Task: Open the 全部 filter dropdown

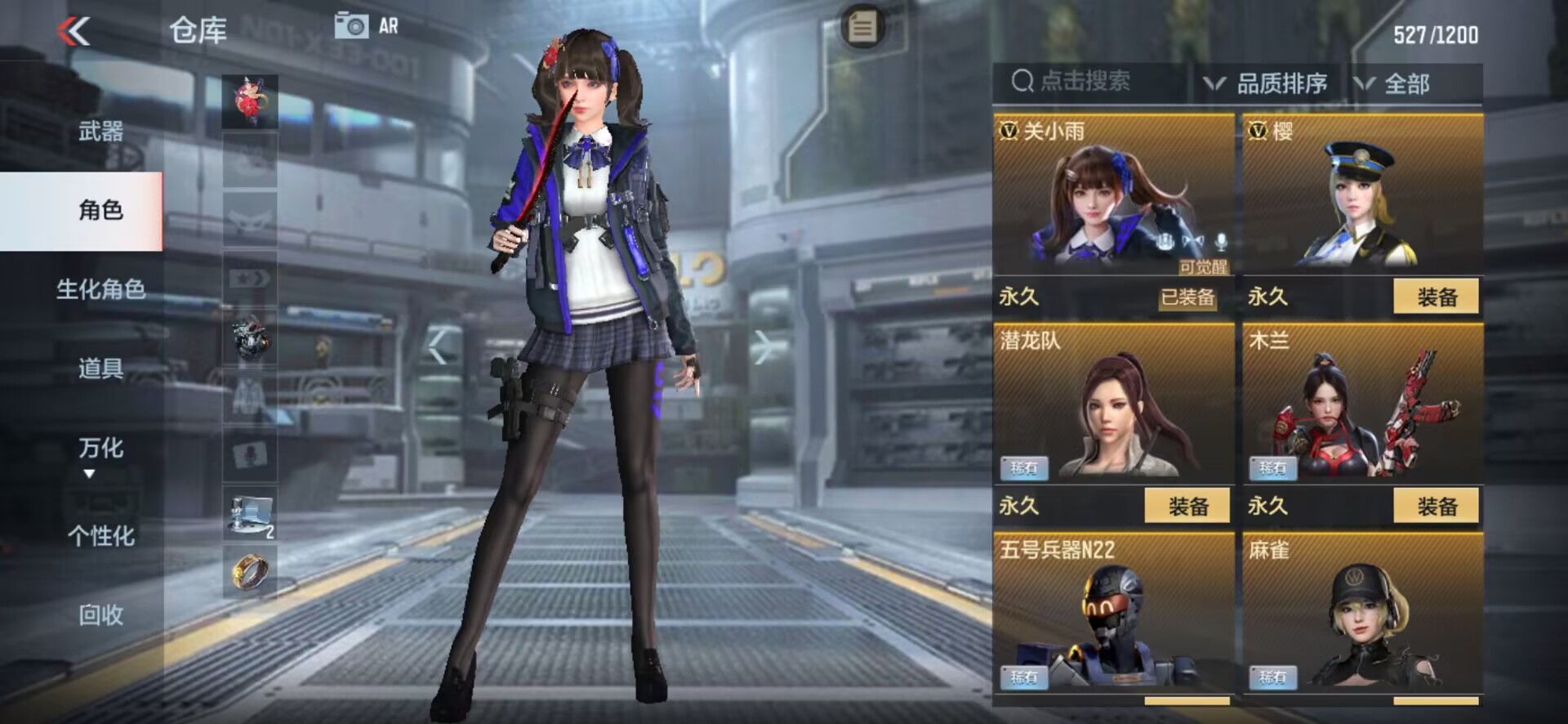Action: [x=1395, y=83]
